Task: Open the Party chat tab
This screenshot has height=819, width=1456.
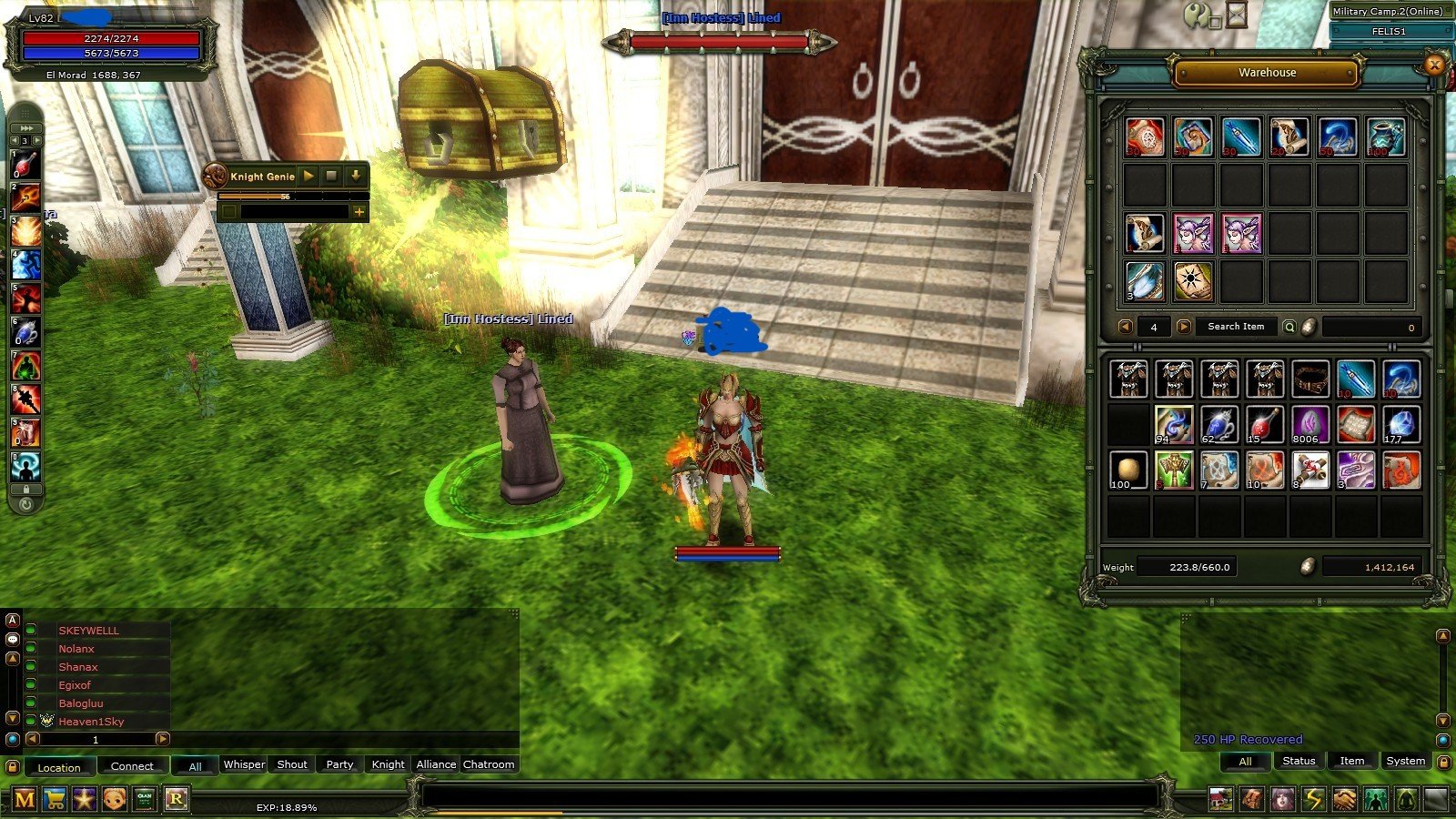Action: pos(339,764)
